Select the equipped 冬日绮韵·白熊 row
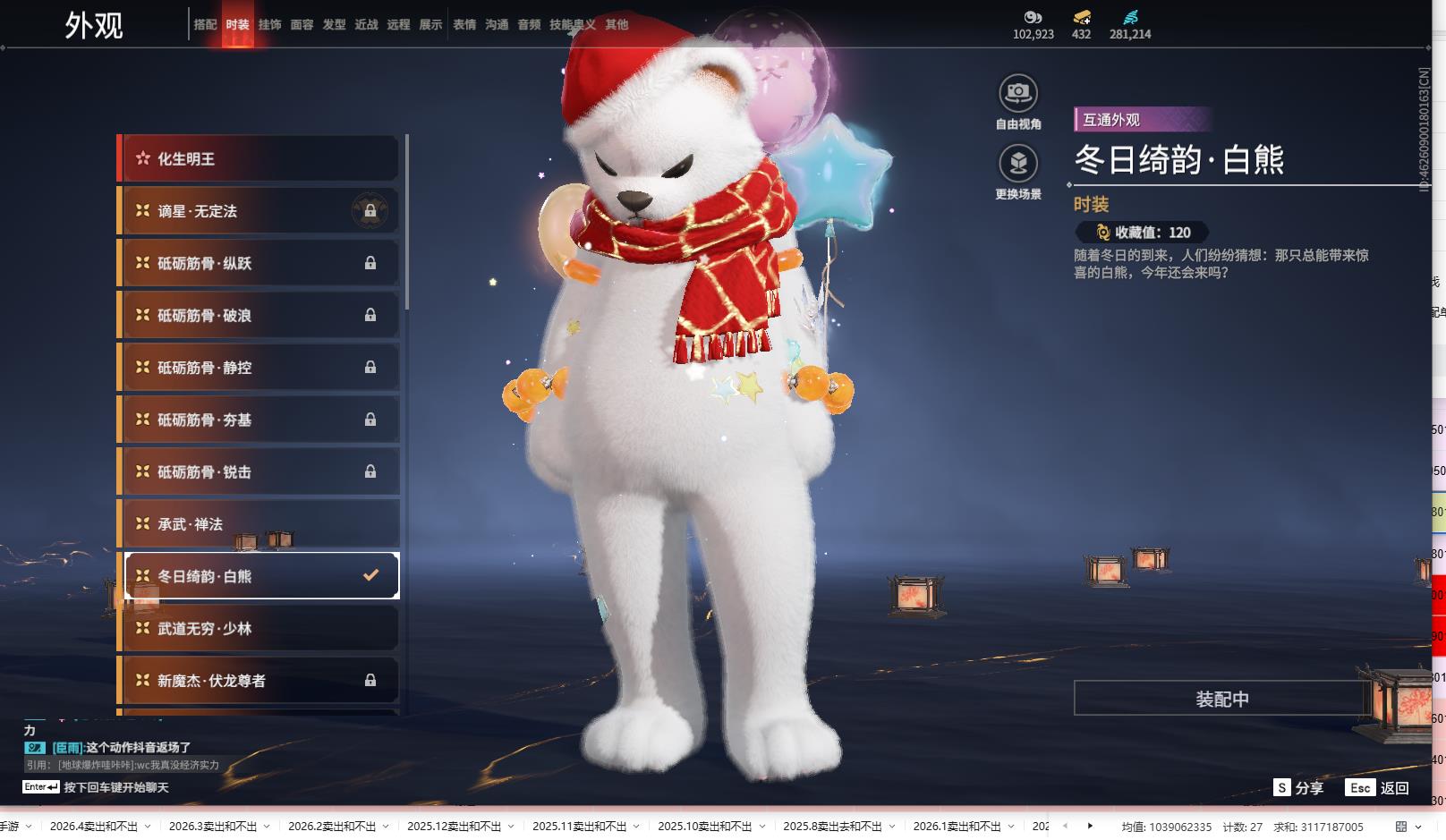The image size is (1446, 840). (259, 576)
